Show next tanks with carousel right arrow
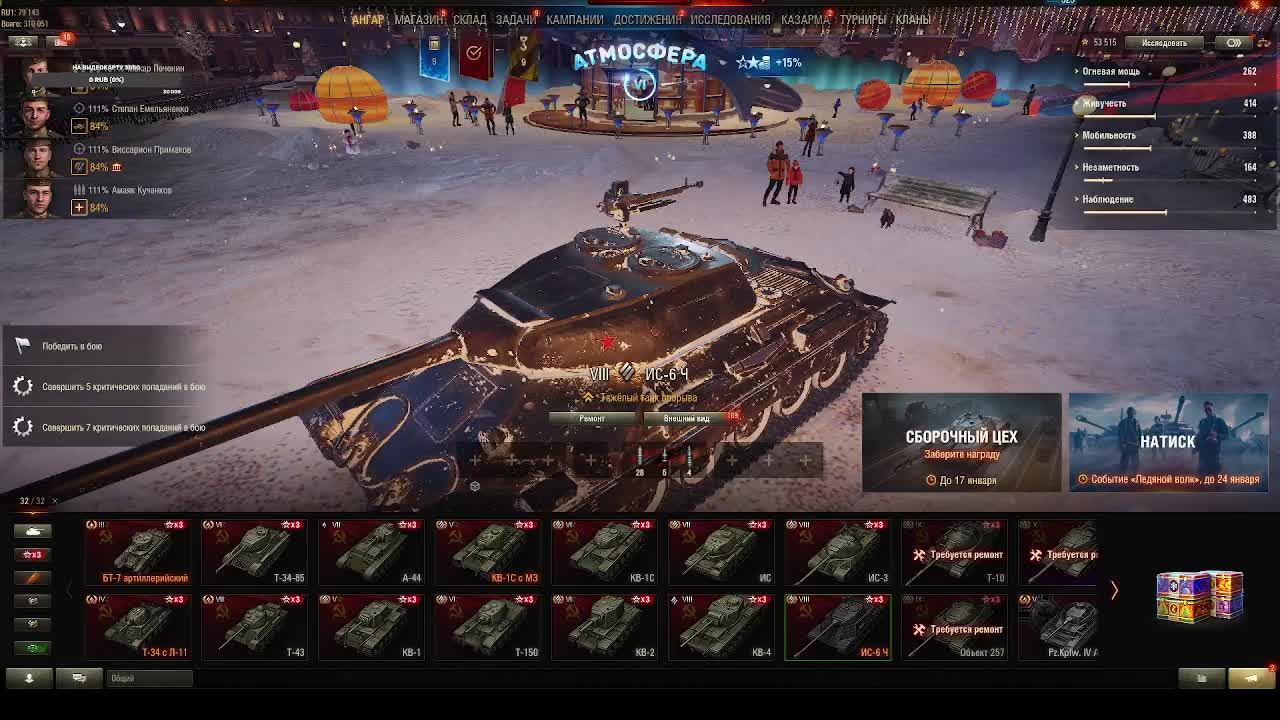Screen dimensions: 1280x720 coord(1114,590)
